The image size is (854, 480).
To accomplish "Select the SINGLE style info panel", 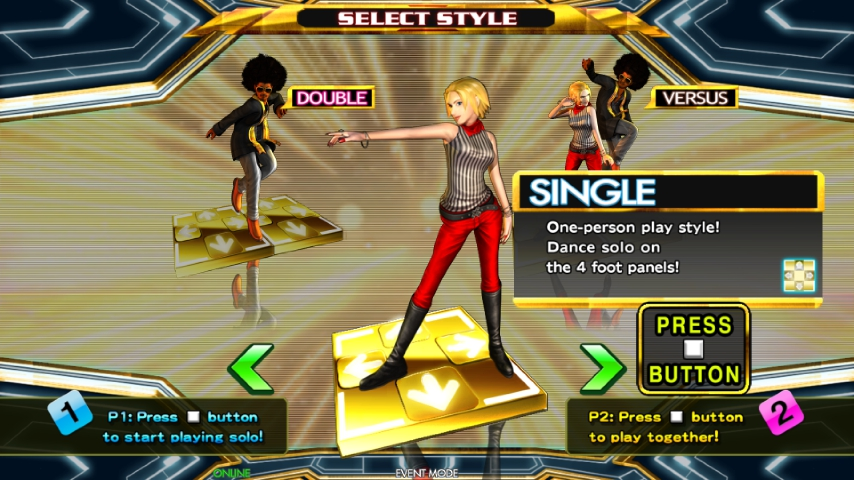I will click(667, 238).
